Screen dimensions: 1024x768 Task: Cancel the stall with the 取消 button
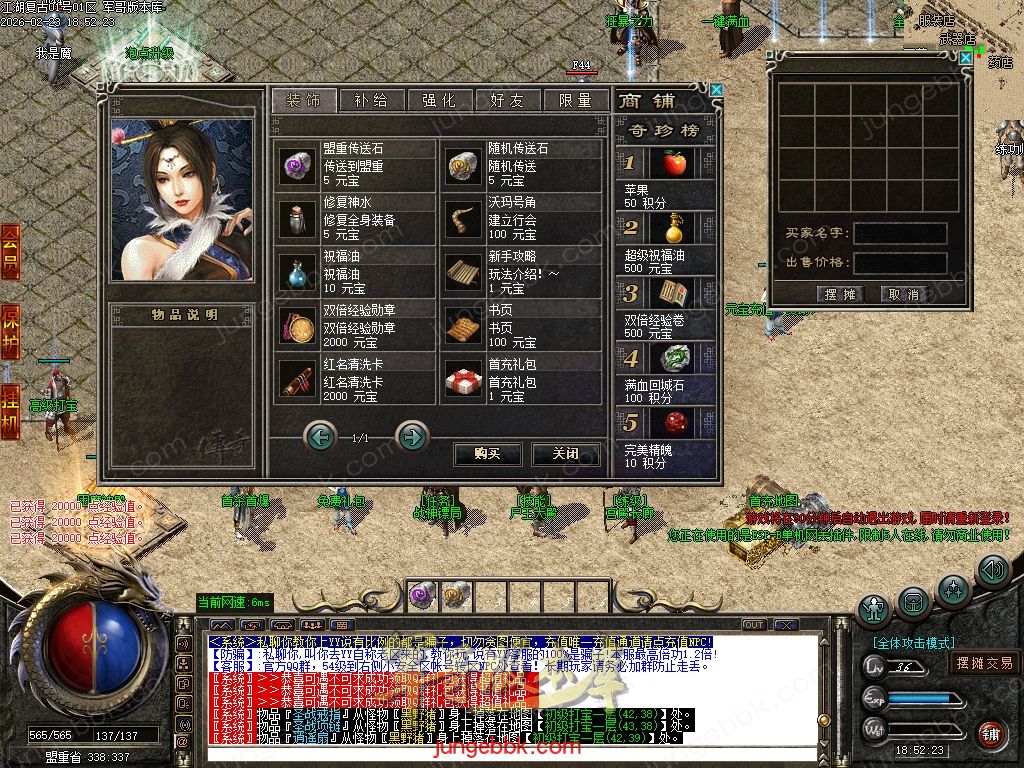tap(900, 295)
